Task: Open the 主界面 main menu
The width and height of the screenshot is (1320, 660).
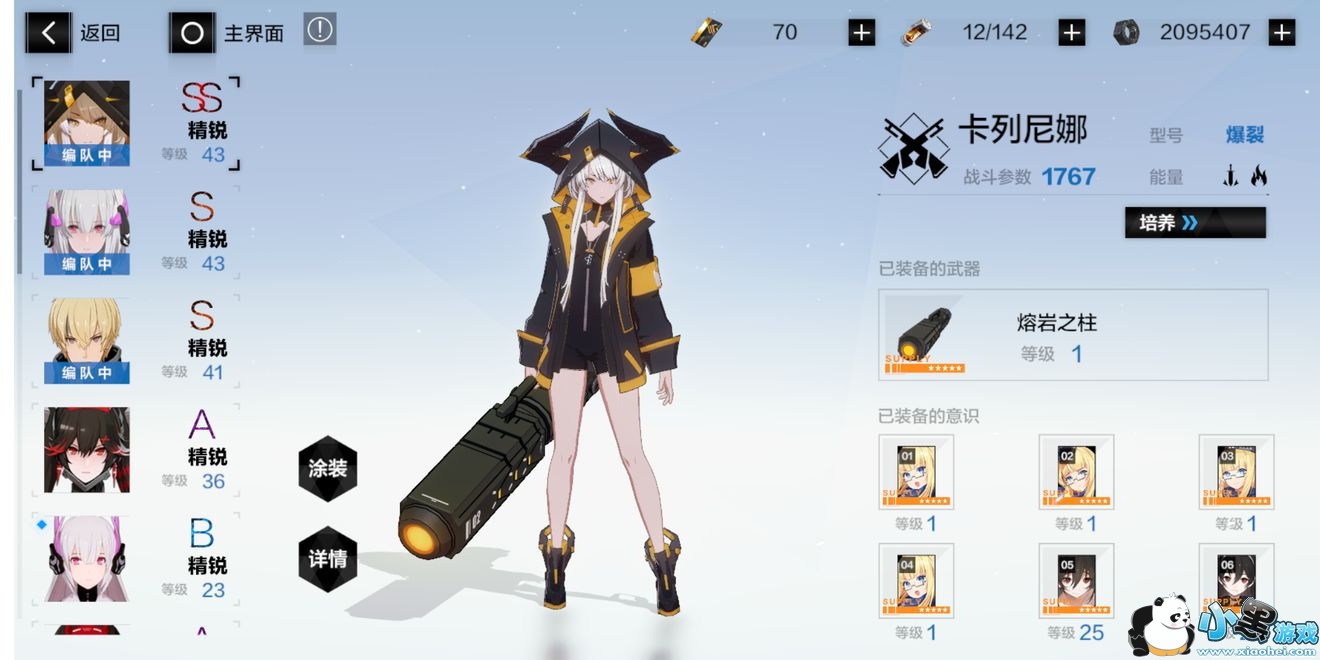Action: coord(227,33)
